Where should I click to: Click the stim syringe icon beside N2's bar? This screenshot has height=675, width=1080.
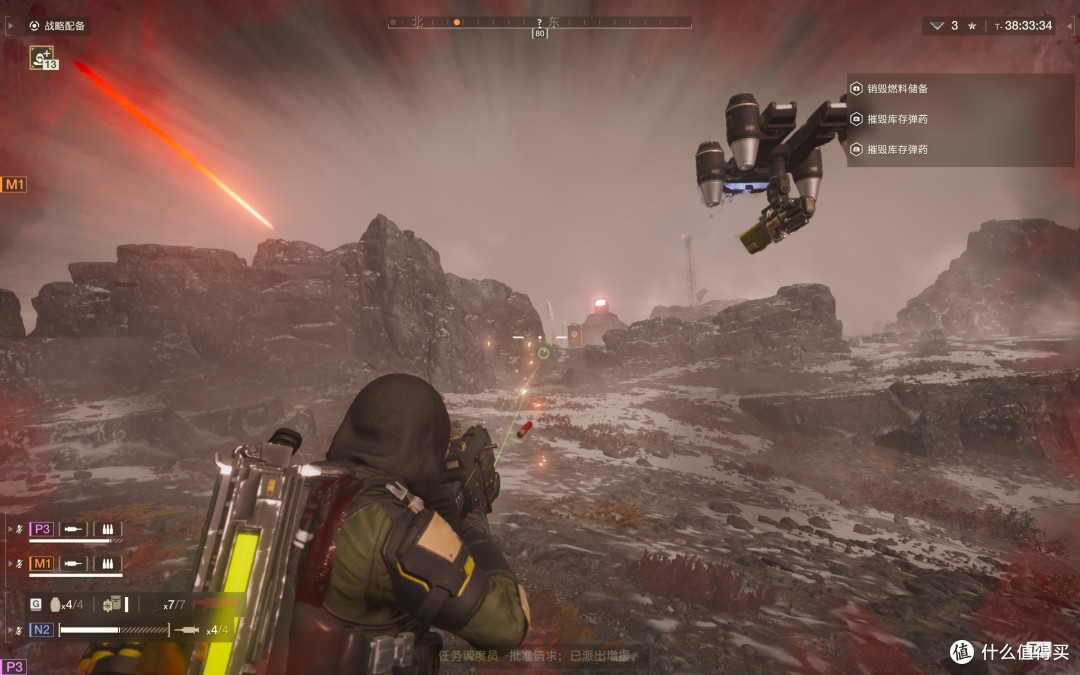click(187, 630)
